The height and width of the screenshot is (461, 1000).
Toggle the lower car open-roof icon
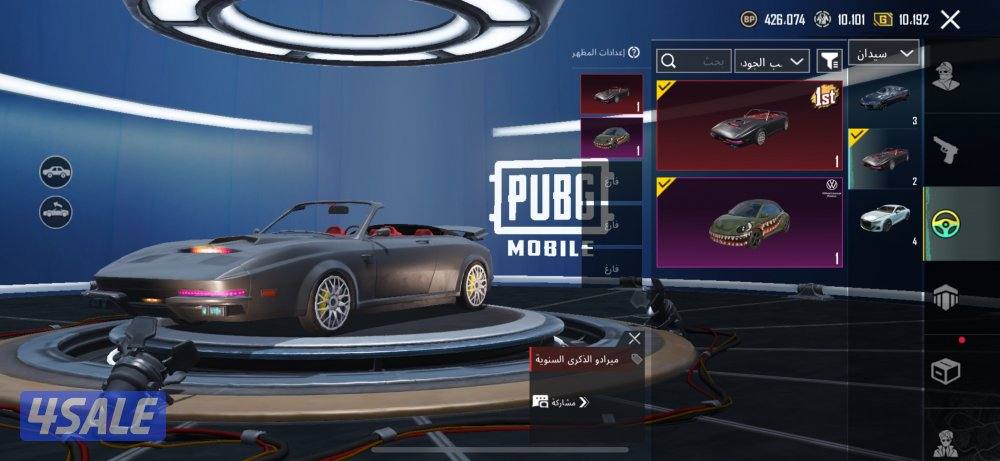(56, 211)
